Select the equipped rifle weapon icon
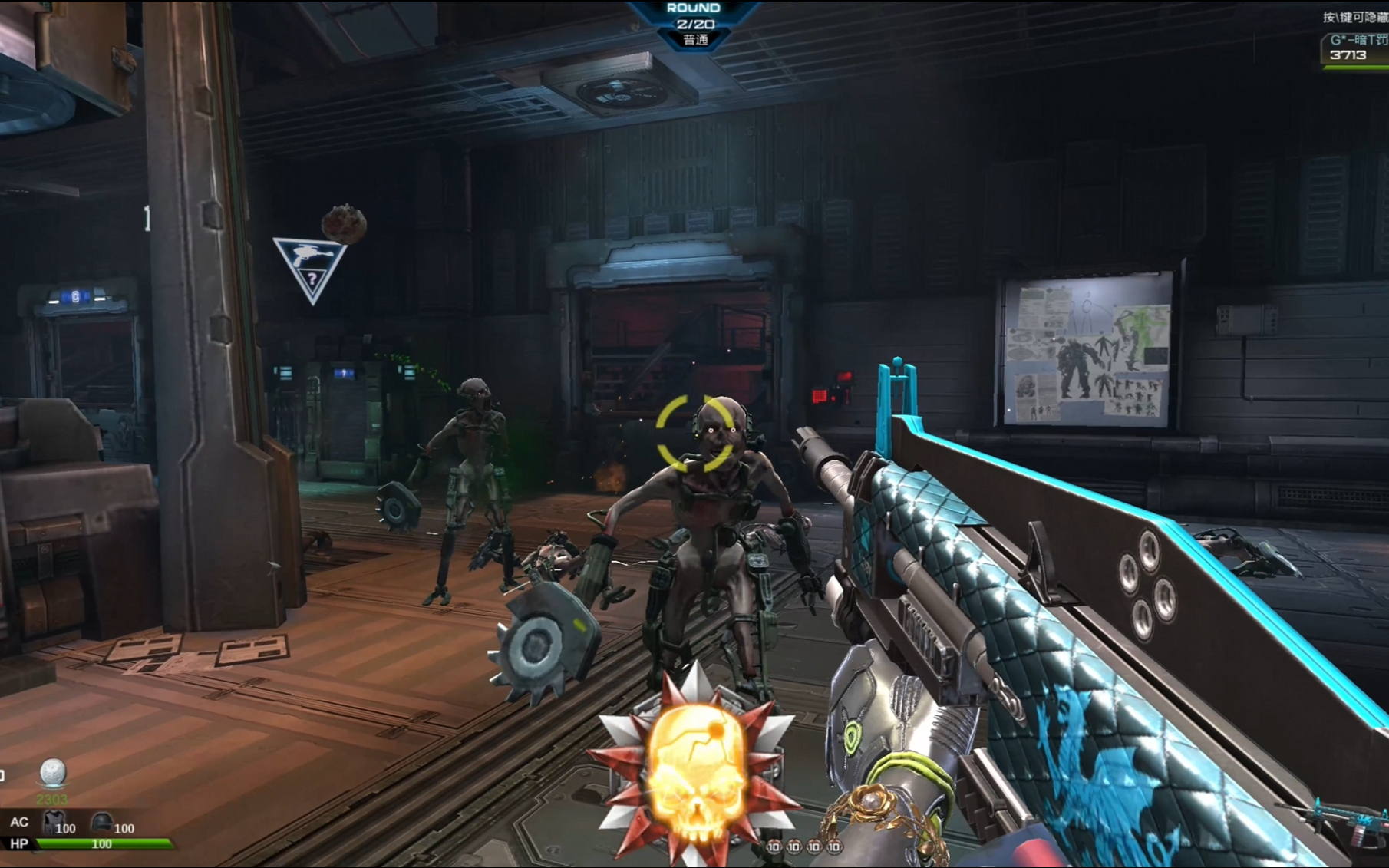The image size is (1389, 868). [1341, 820]
